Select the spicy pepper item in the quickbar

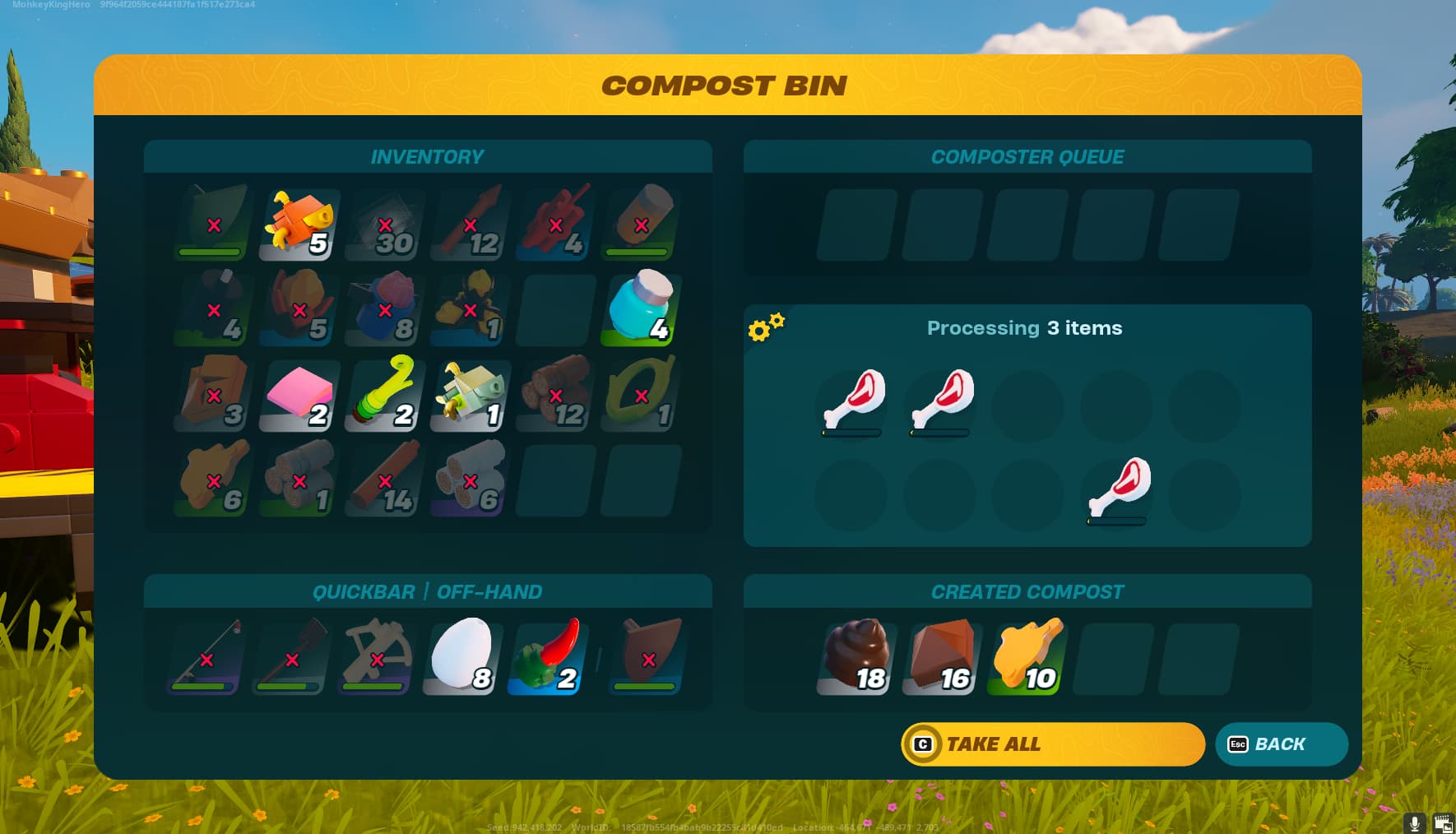point(547,656)
